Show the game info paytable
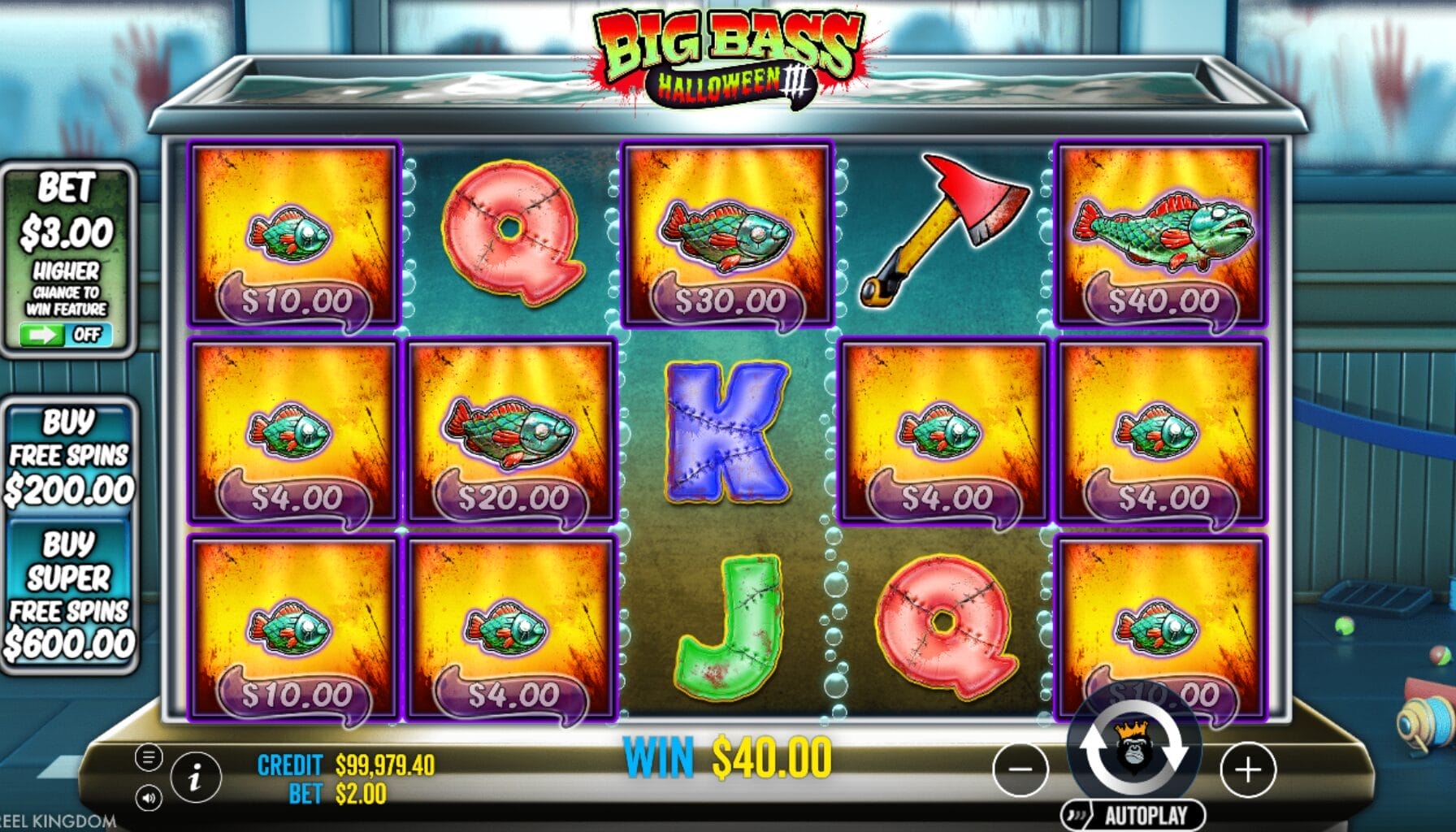Screen dimensions: 1456x832 pyautogui.click(x=195, y=778)
